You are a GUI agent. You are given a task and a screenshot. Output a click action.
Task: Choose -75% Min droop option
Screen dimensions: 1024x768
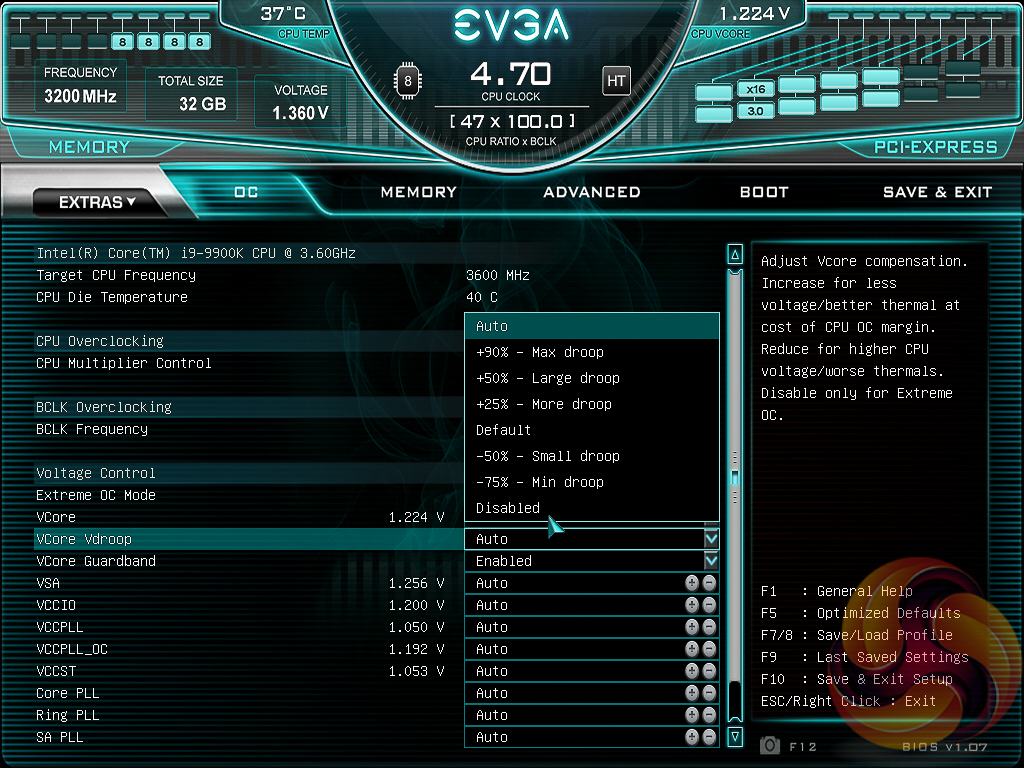540,482
